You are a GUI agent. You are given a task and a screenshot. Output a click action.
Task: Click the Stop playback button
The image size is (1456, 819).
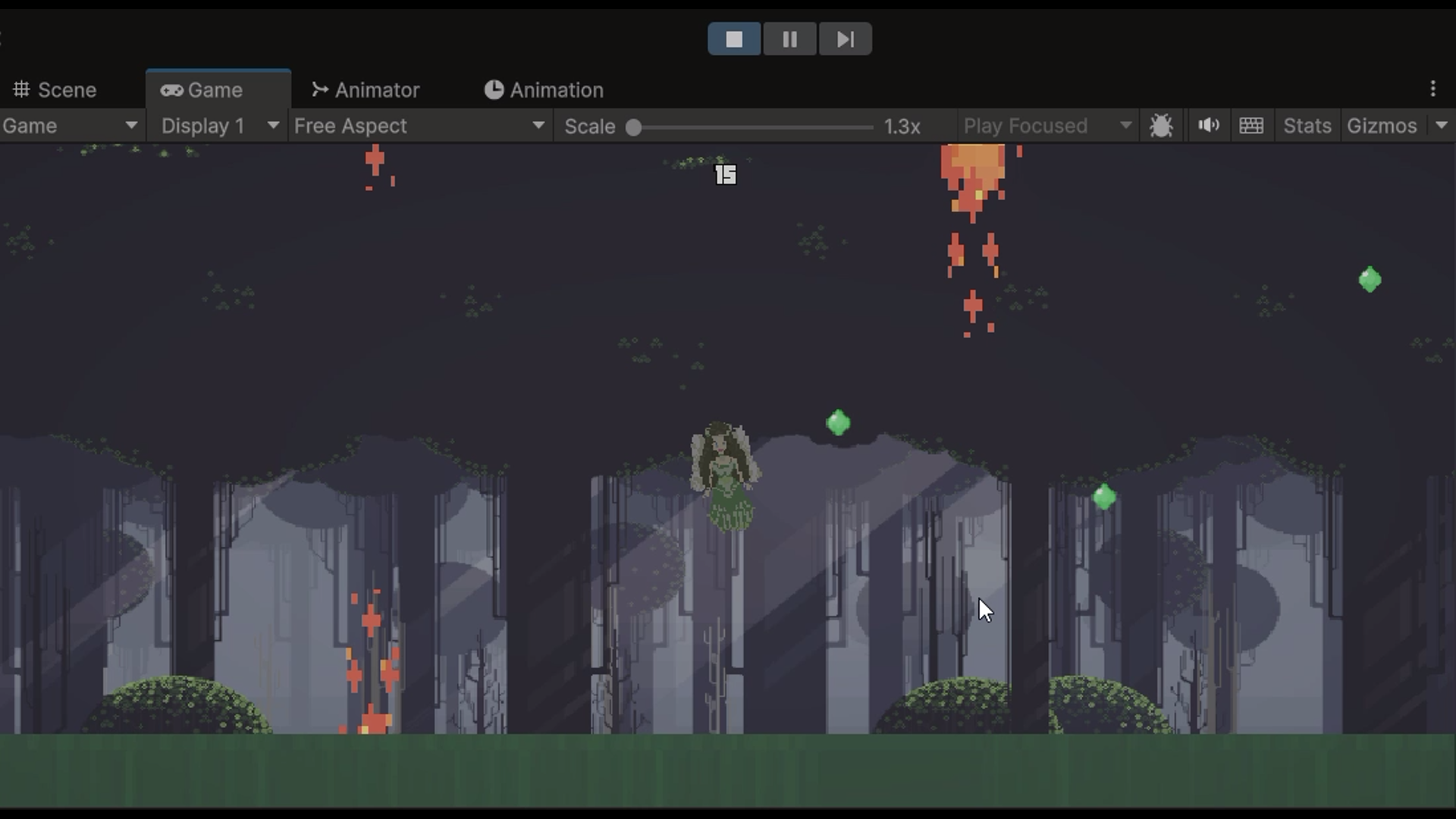point(734,39)
